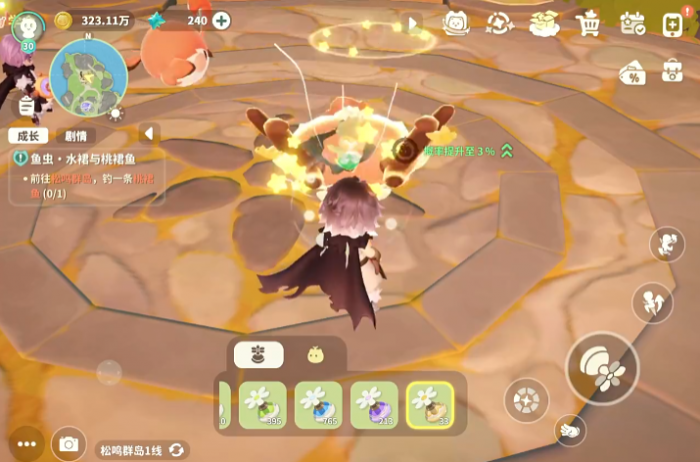Open the player avatar profile
Image resolution: width=700 pixels, height=462 pixels.
[27, 24]
